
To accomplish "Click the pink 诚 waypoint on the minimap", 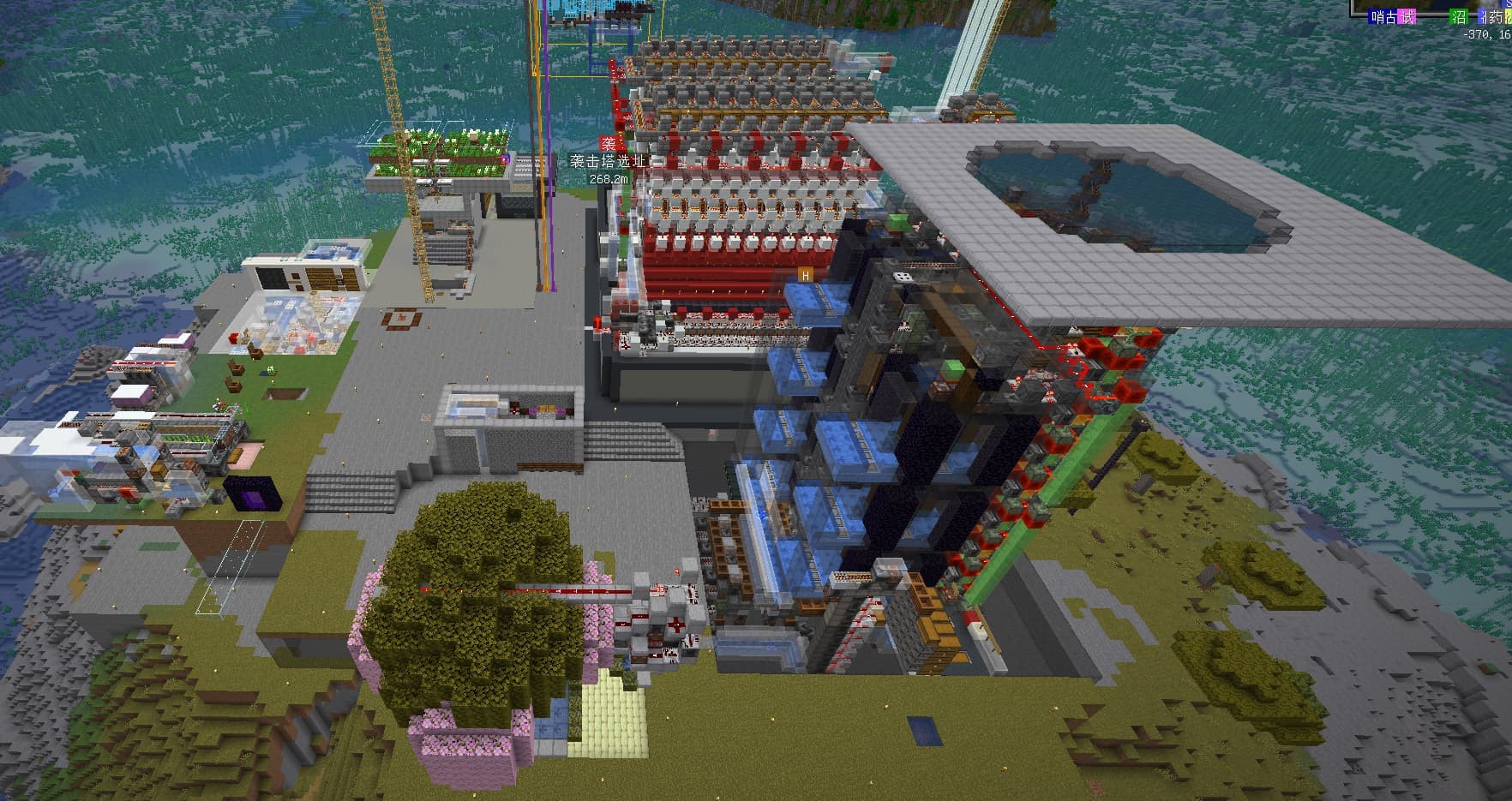I will click(x=1407, y=16).
